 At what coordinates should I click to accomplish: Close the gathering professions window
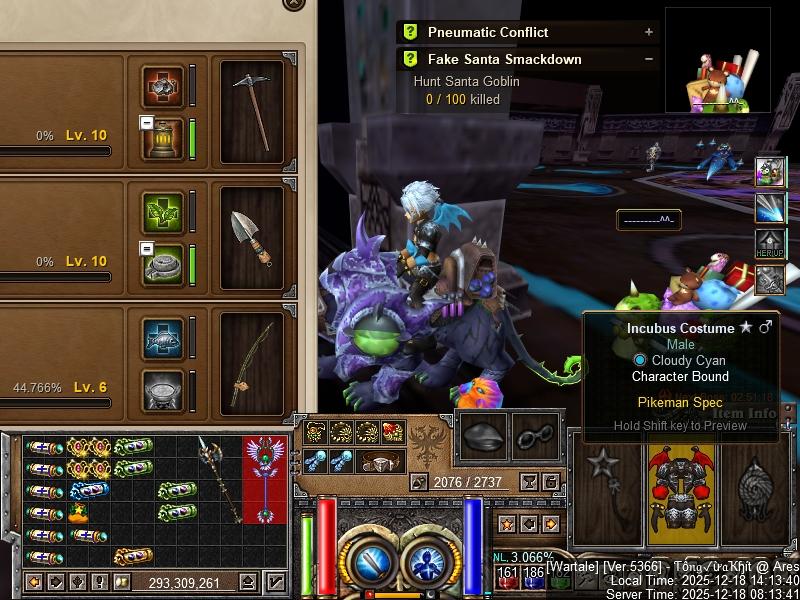click(x=293, y=3)
